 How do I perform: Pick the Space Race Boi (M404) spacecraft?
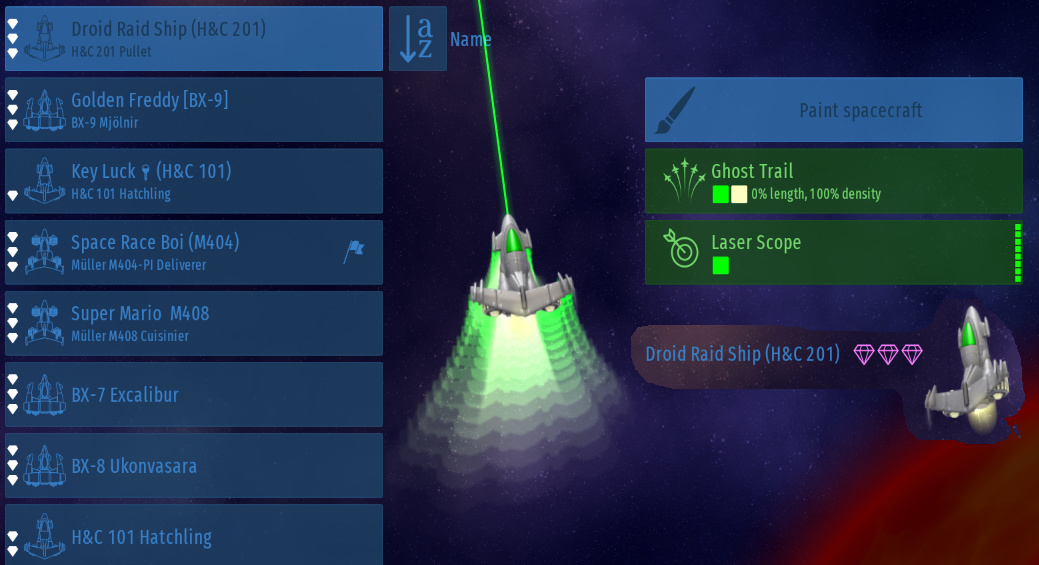[x=194, y=252]
